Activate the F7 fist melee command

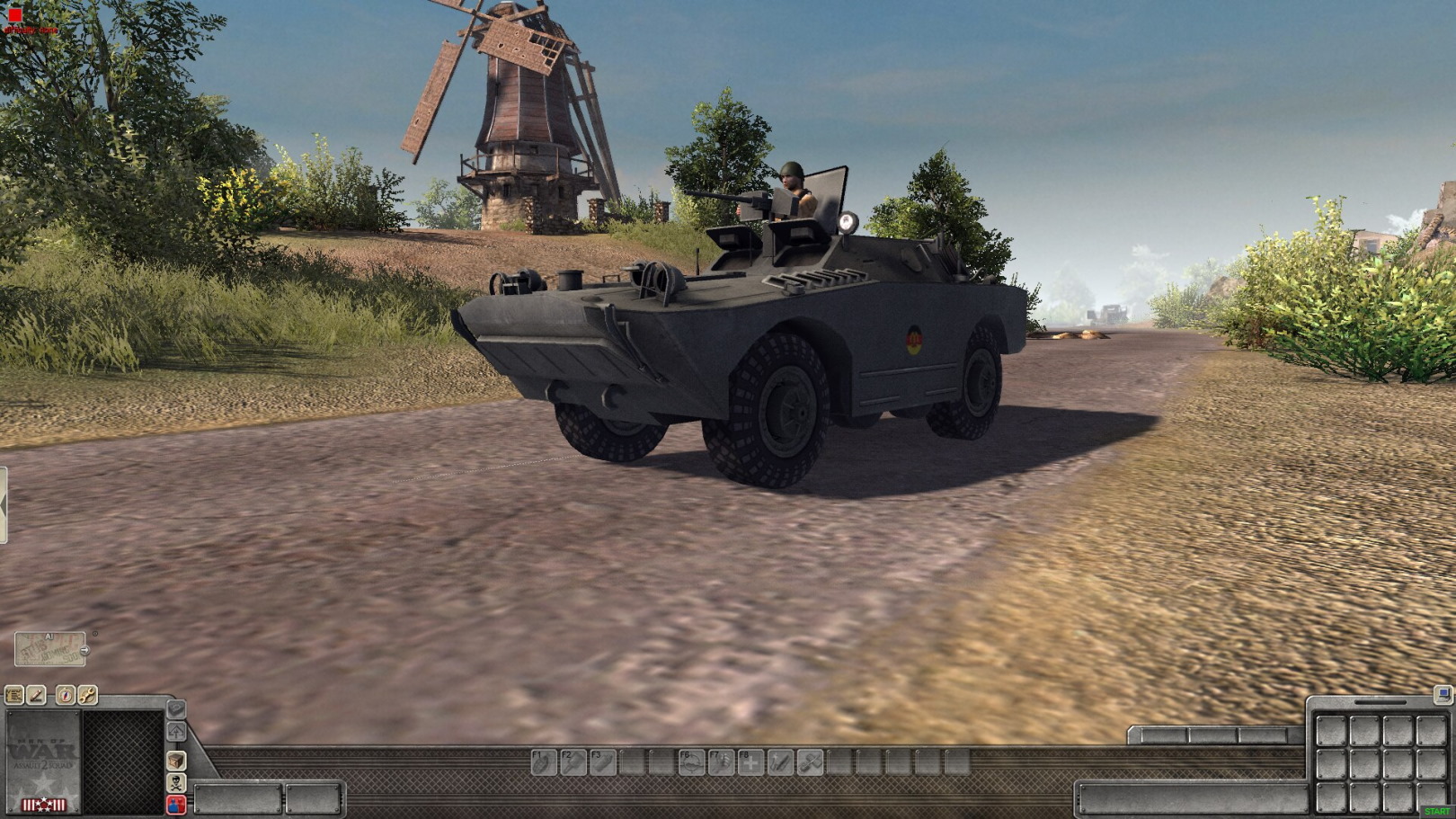point(721,762)
